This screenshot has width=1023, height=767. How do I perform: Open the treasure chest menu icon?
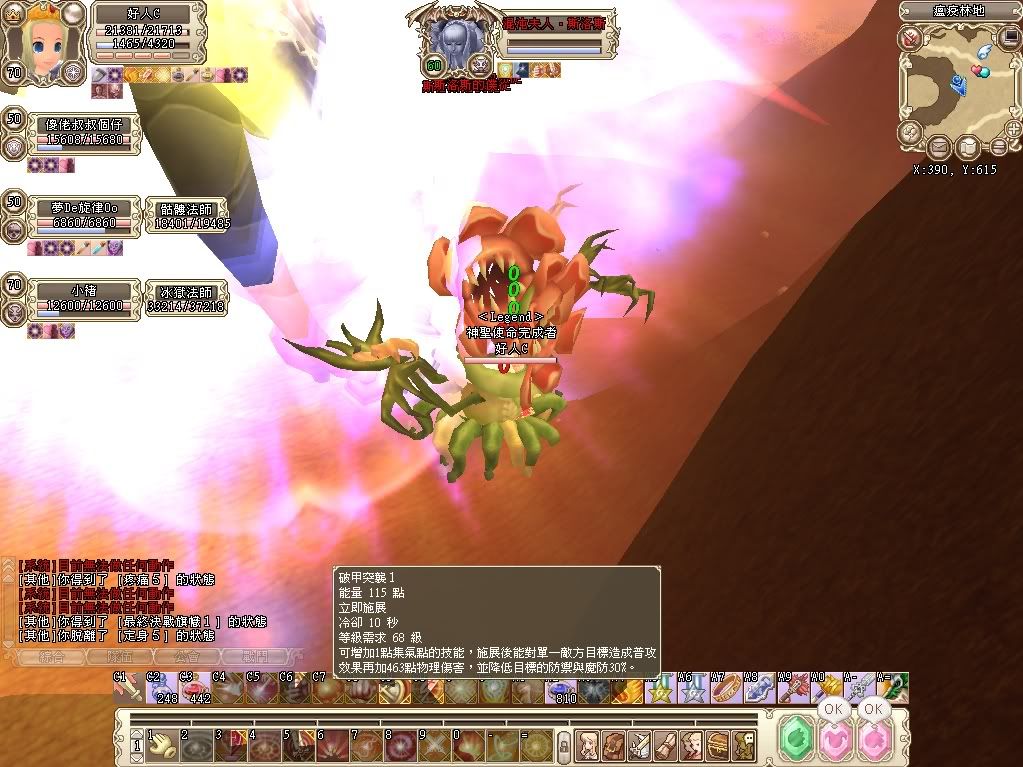point(717,744)
